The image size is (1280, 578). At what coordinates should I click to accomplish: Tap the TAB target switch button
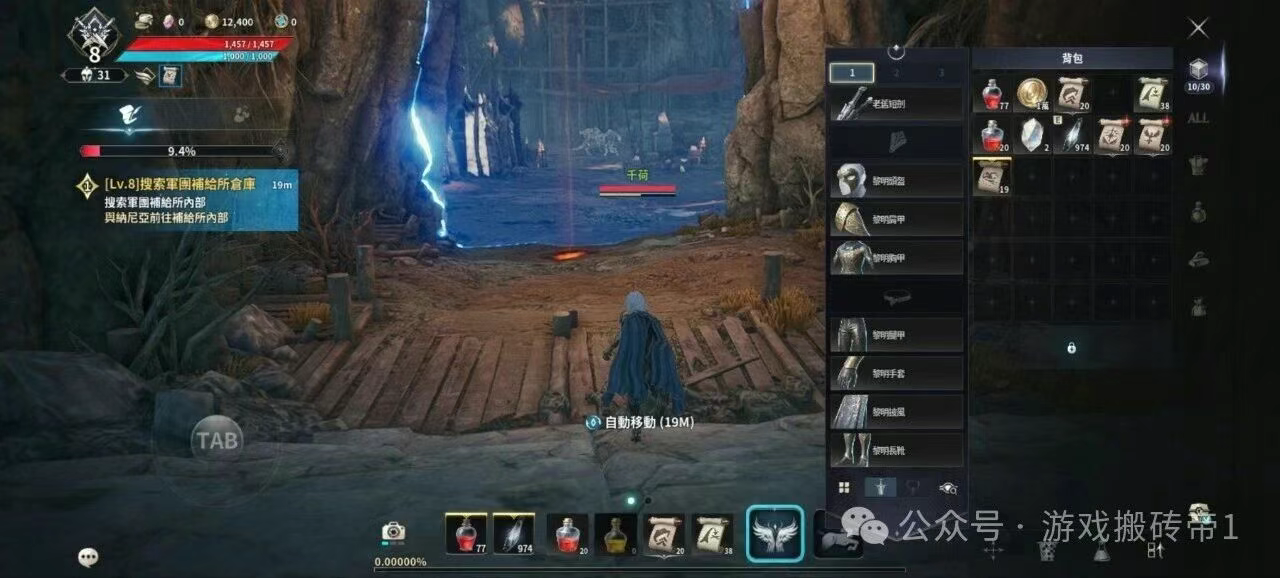pos(217,439)
